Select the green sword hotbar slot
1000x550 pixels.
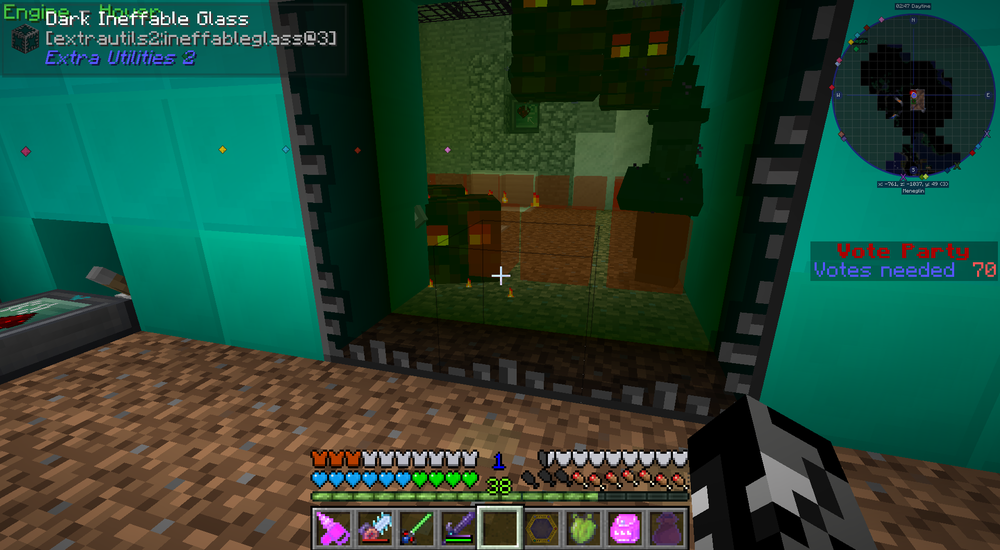(x=415, y=526)
